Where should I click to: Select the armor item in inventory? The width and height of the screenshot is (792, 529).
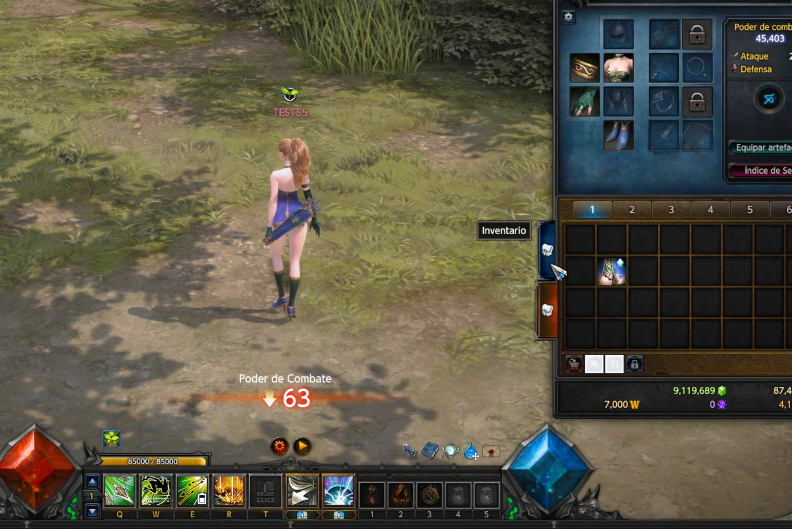click(611, 271)
